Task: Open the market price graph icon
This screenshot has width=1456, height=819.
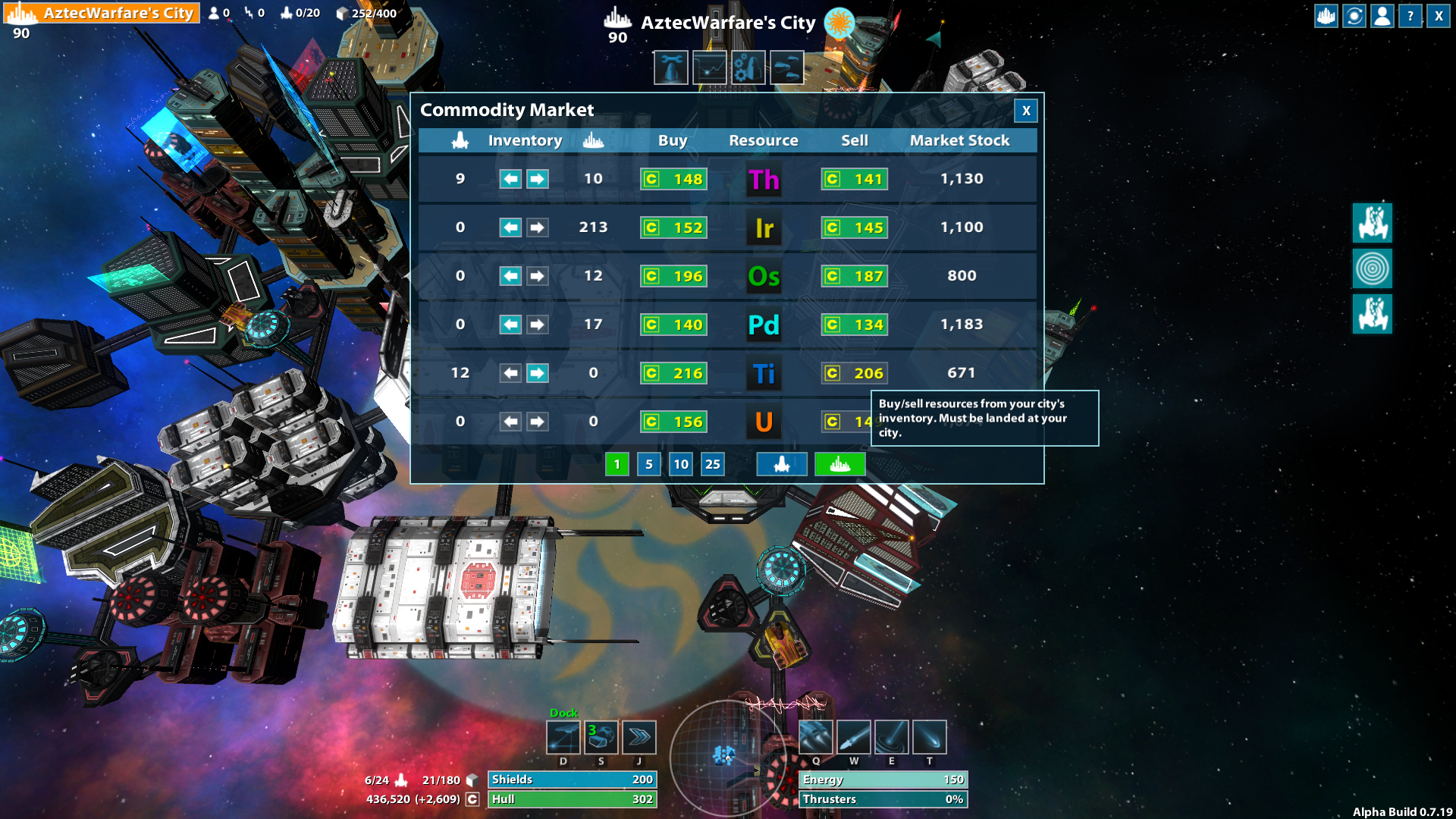Action: pyautogui.click(x=710, y=67)
